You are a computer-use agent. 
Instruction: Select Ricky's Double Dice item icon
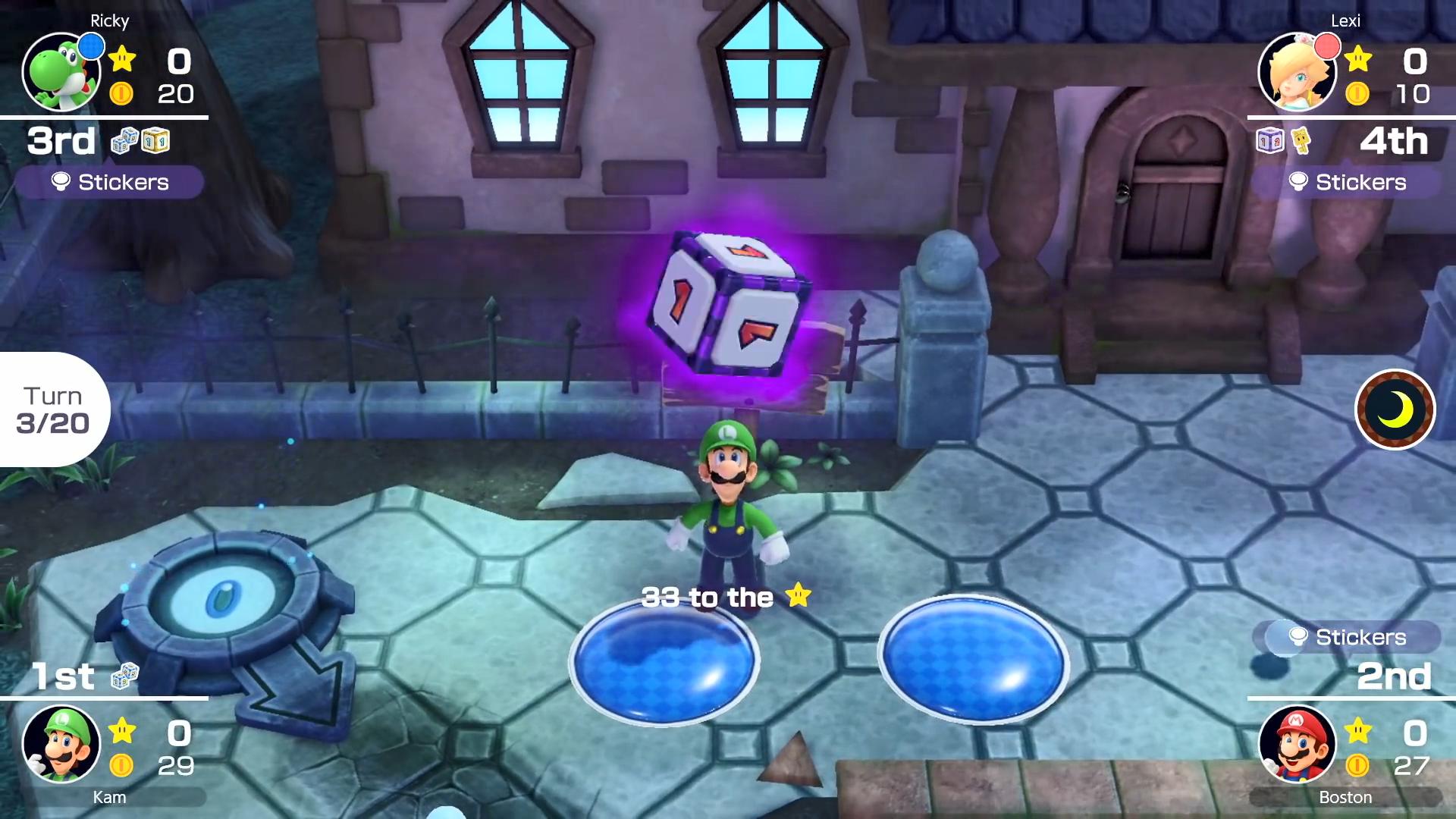point(124,140)
